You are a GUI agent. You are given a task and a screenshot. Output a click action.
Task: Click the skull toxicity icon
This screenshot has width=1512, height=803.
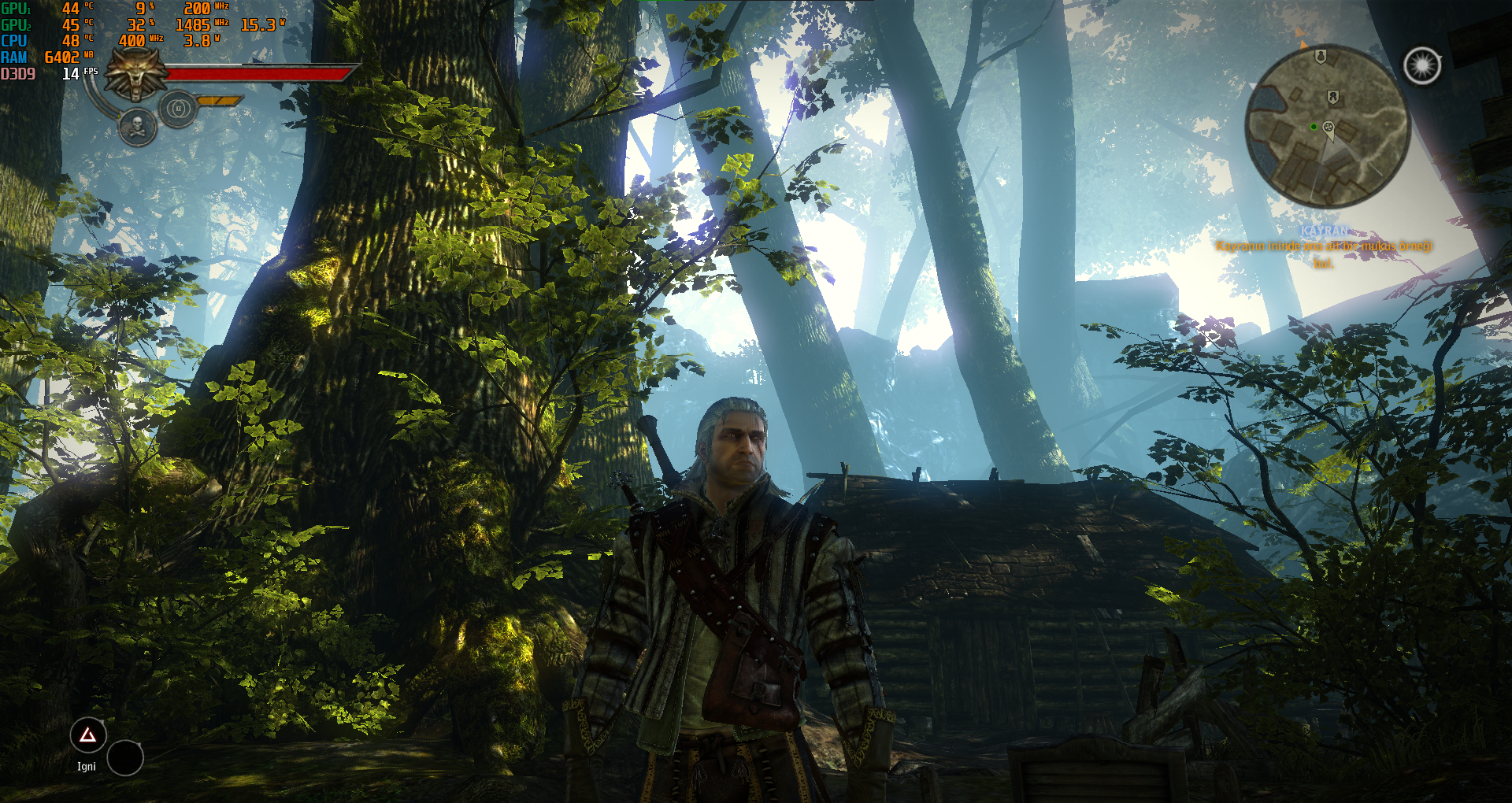click(137, 128)
